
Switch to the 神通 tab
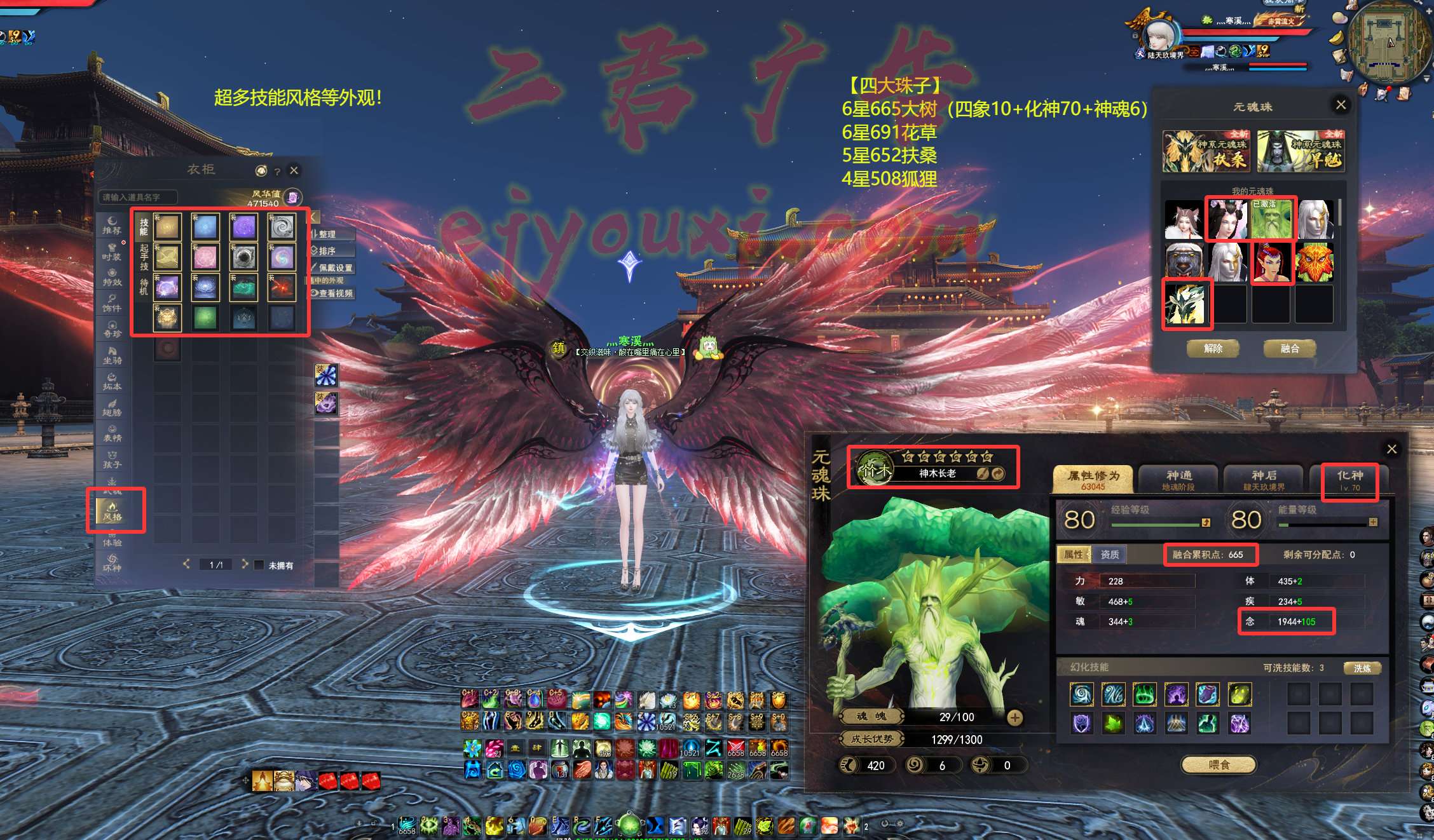(x=1178, y=480)
